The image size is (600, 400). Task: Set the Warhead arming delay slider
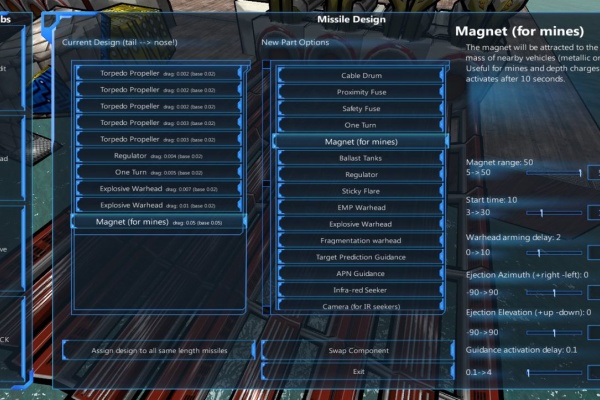point(540,252)
